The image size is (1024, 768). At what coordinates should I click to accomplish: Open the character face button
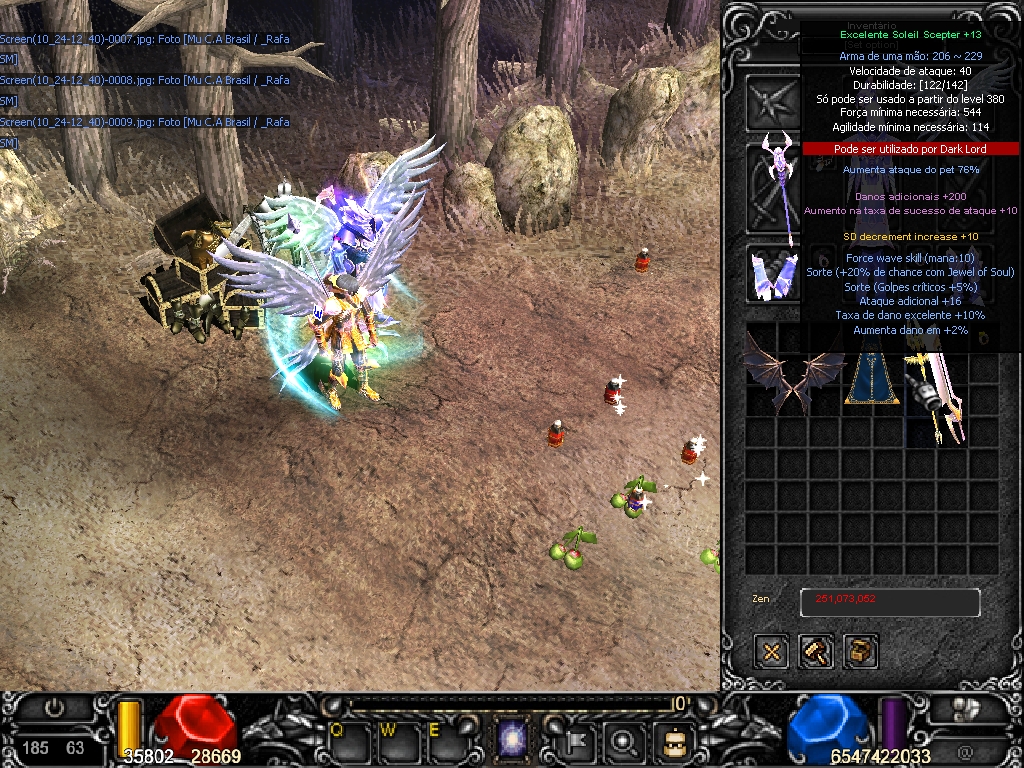click(x=672, y=741)
